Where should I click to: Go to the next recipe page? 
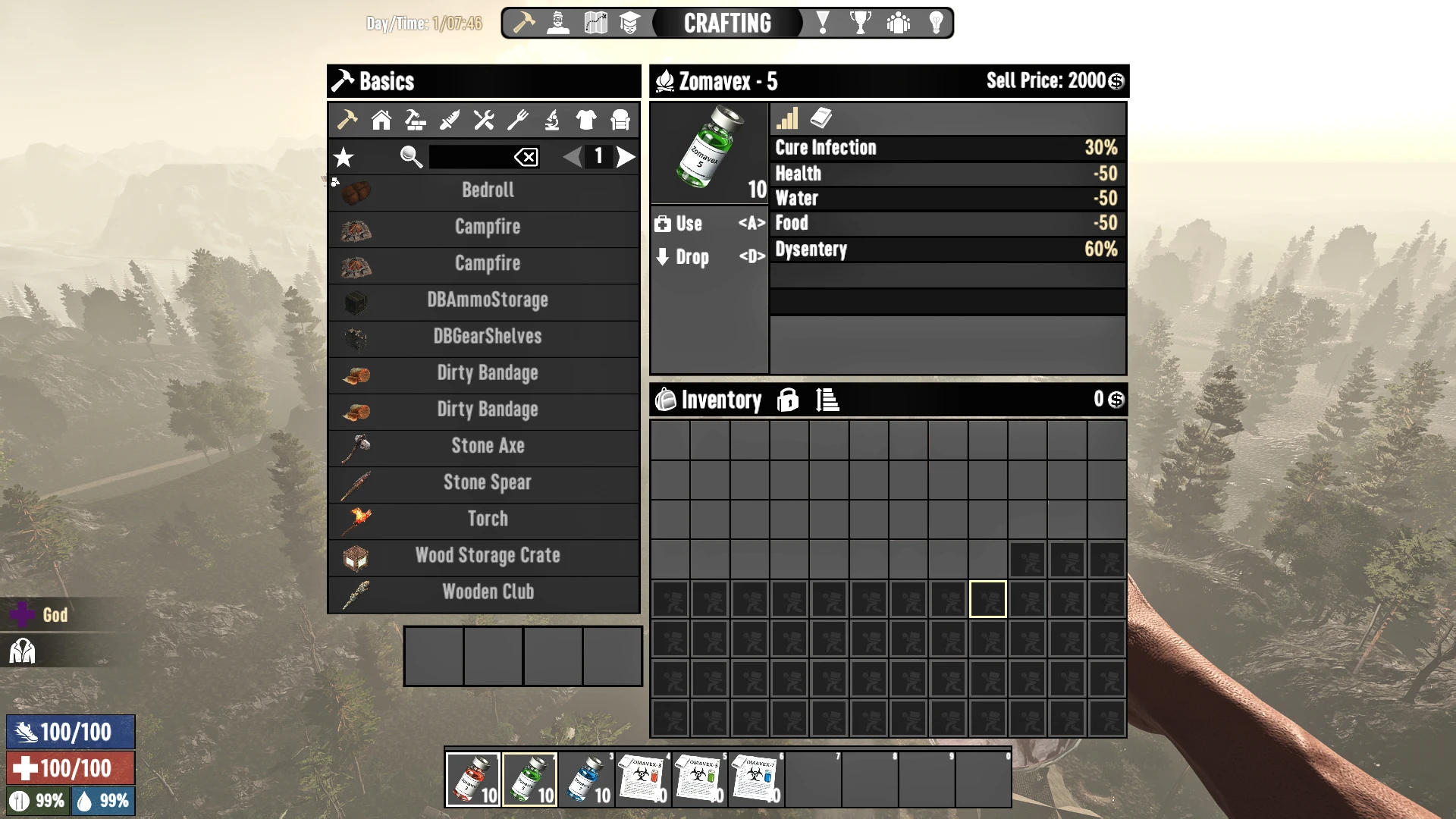pyautogui.click(x=626, y=157)
